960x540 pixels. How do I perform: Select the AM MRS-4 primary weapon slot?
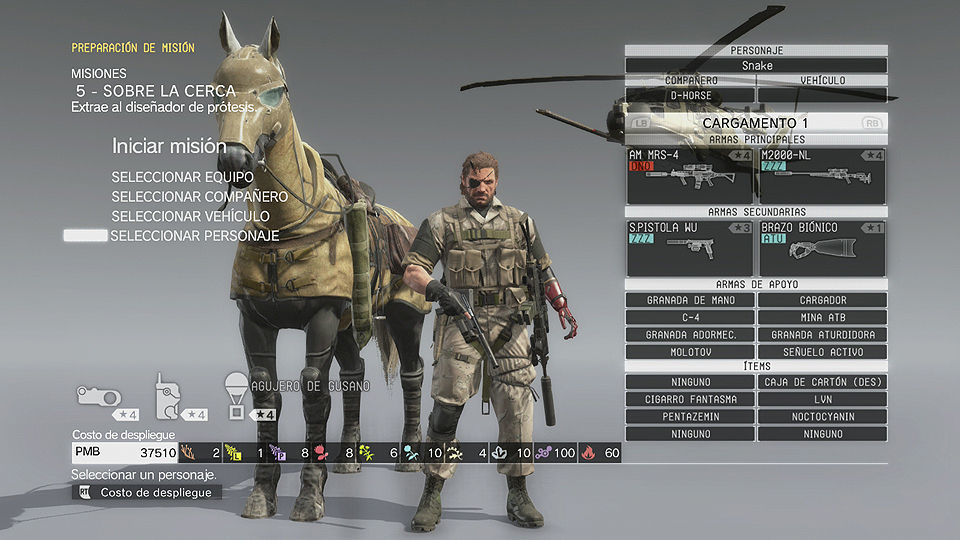click(x=689, y=175)
